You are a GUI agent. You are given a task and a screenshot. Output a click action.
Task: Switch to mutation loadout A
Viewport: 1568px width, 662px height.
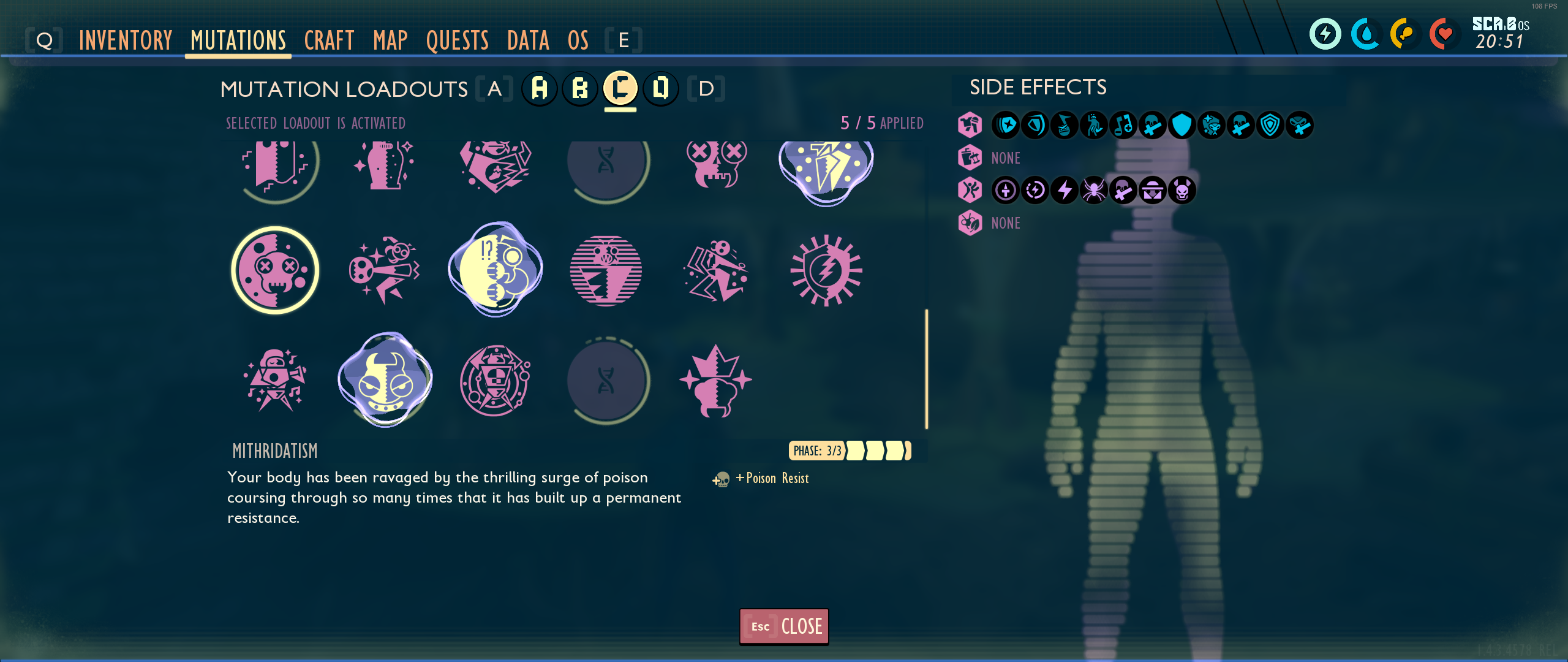(540, 88)
